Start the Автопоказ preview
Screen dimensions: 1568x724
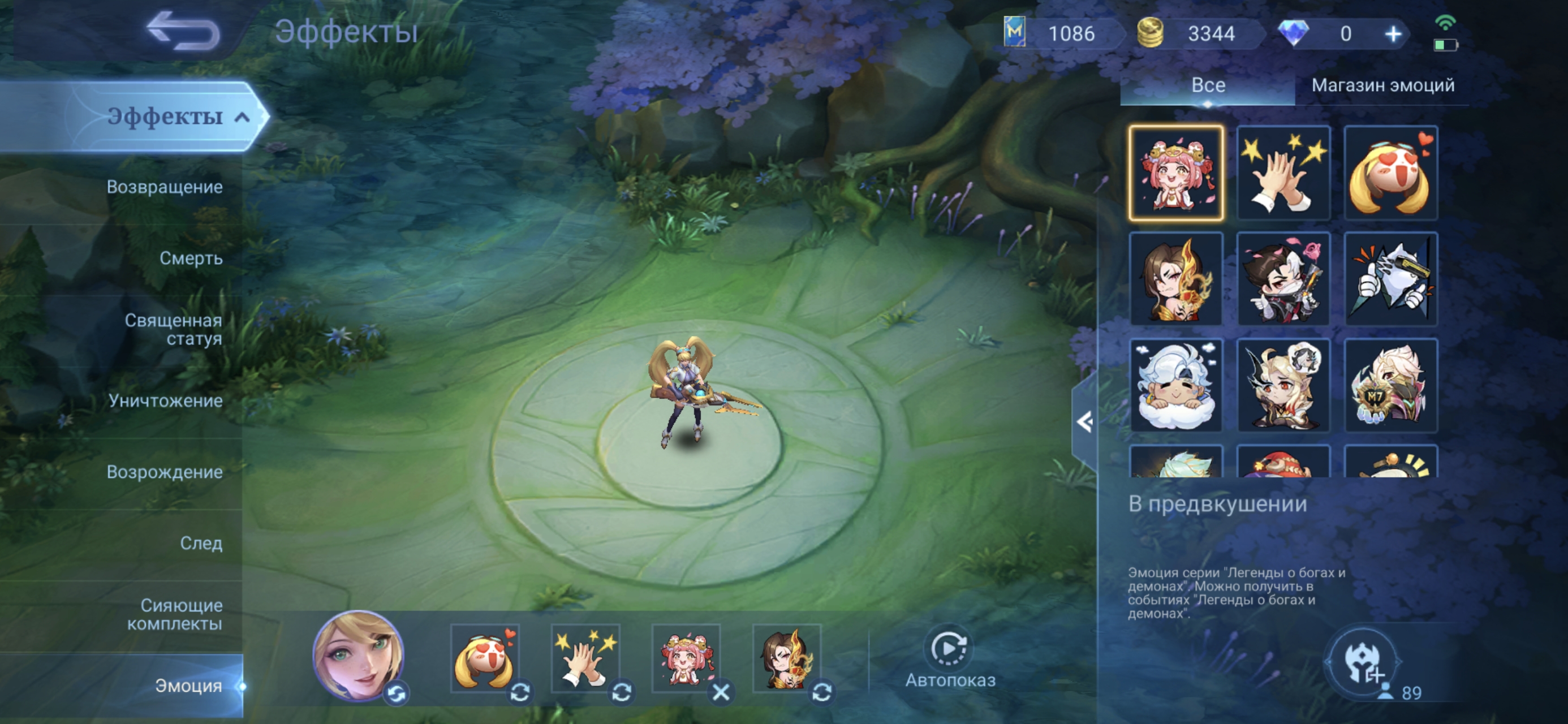(x=950, y=658)
